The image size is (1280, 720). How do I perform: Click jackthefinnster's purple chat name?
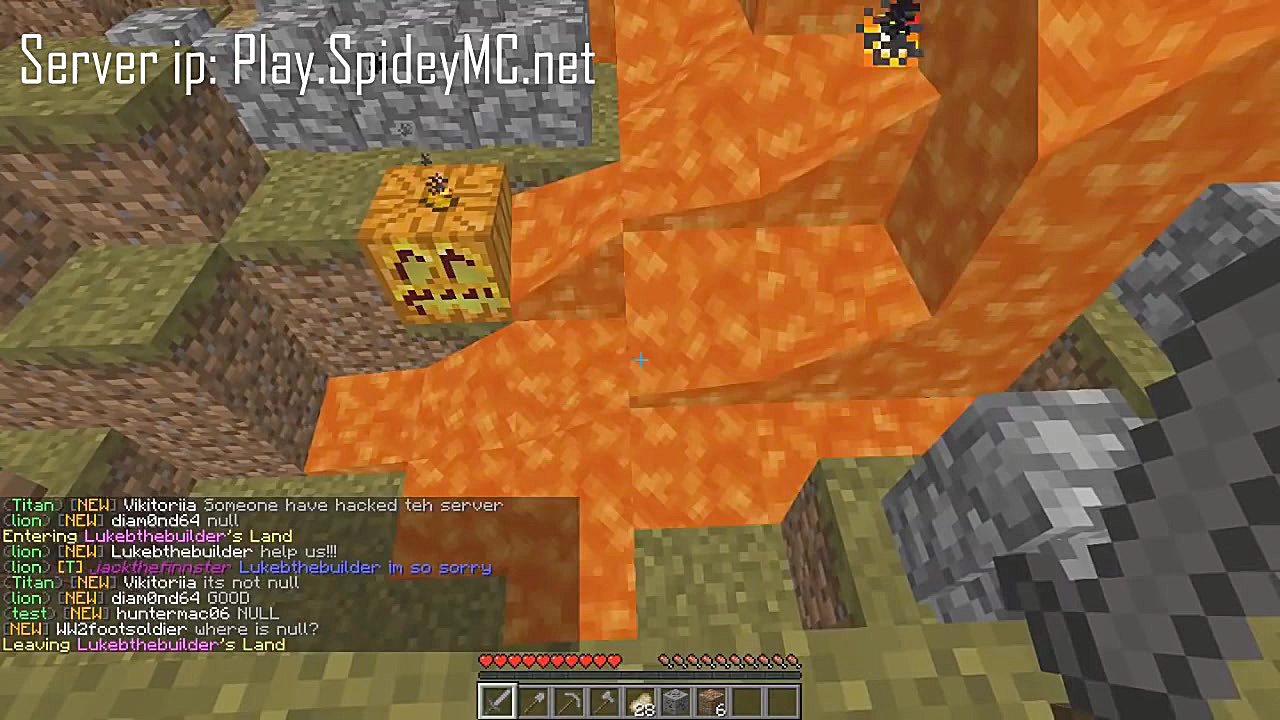[x=160, y=567]
